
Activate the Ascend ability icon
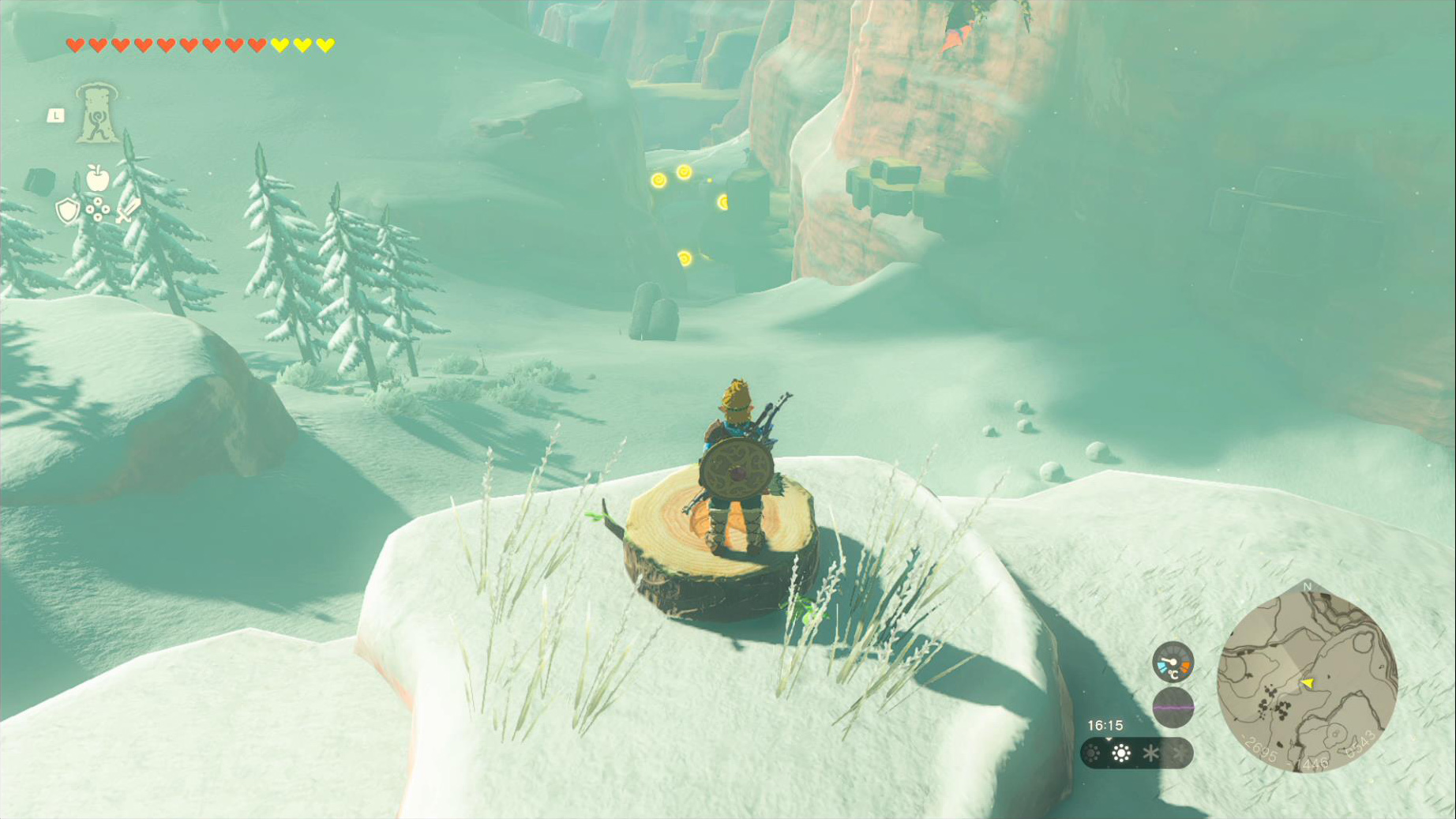(96, 115)
